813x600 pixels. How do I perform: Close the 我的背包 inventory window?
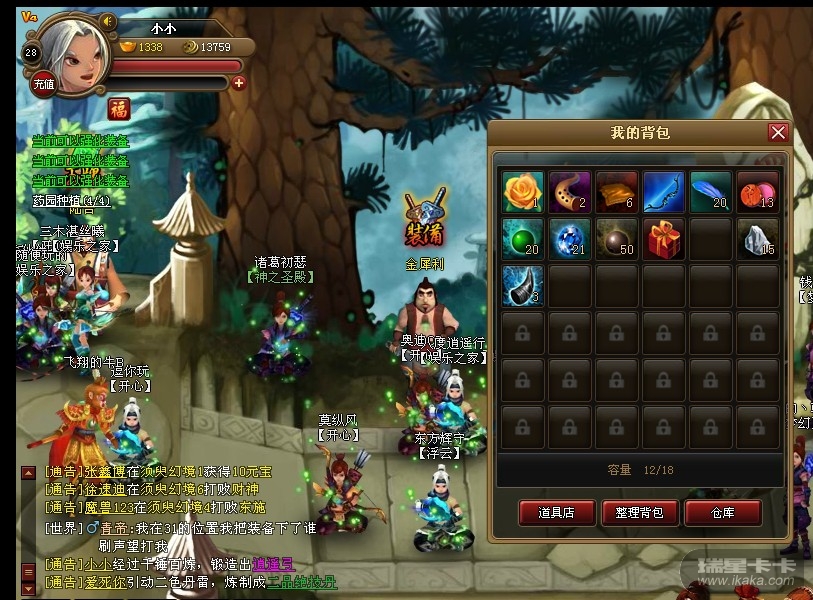777,133
